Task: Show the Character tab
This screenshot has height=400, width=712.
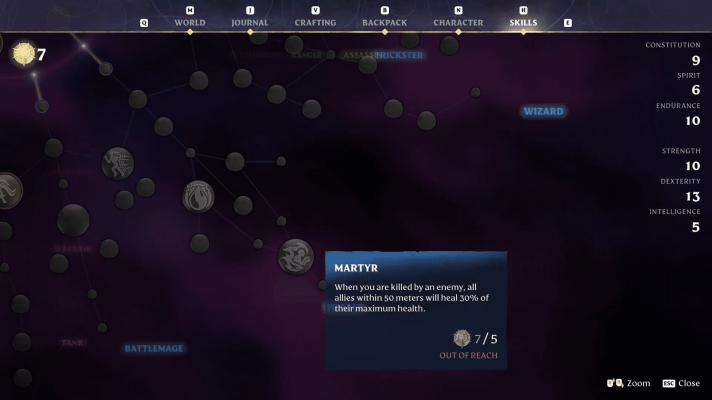Action: [x=458, y=22]
